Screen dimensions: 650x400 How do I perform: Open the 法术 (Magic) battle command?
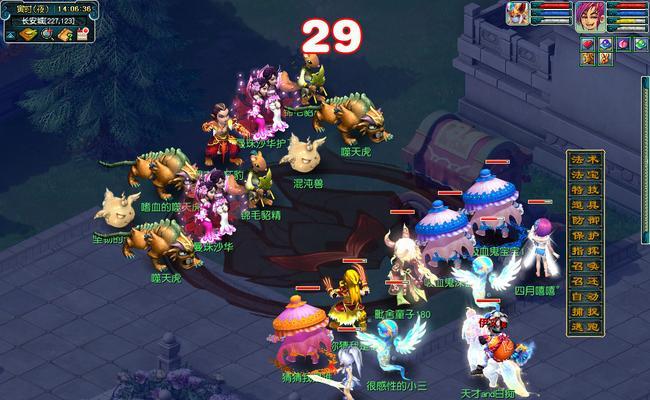click(584, 160)
